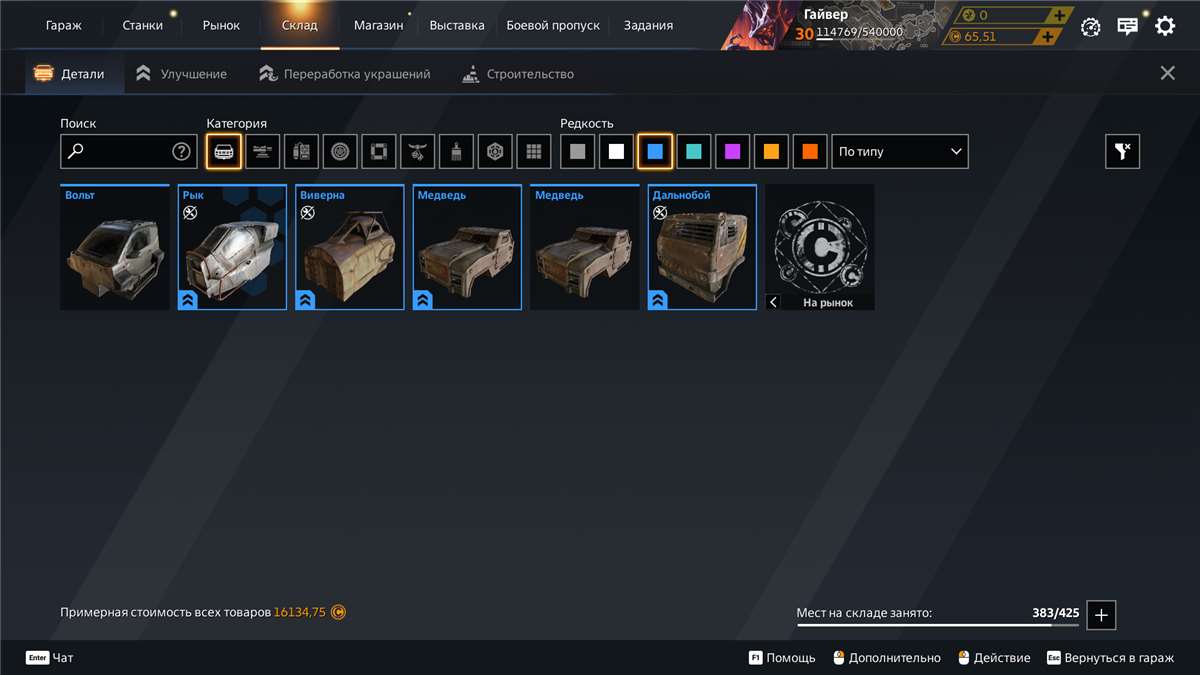Expand storage with the plus button

tap(1101, 615)
